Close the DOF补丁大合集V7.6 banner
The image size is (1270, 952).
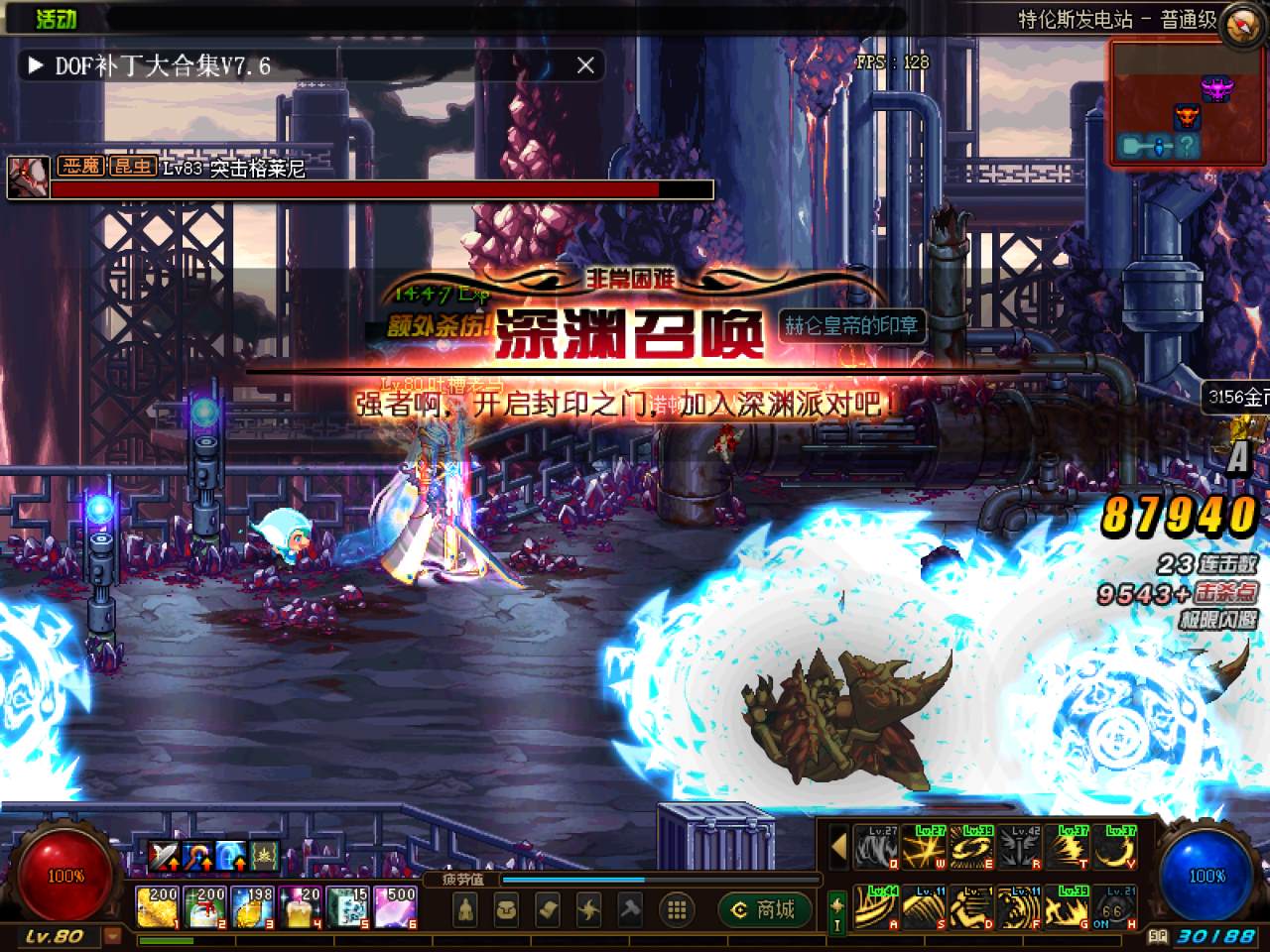pos(585,65)
